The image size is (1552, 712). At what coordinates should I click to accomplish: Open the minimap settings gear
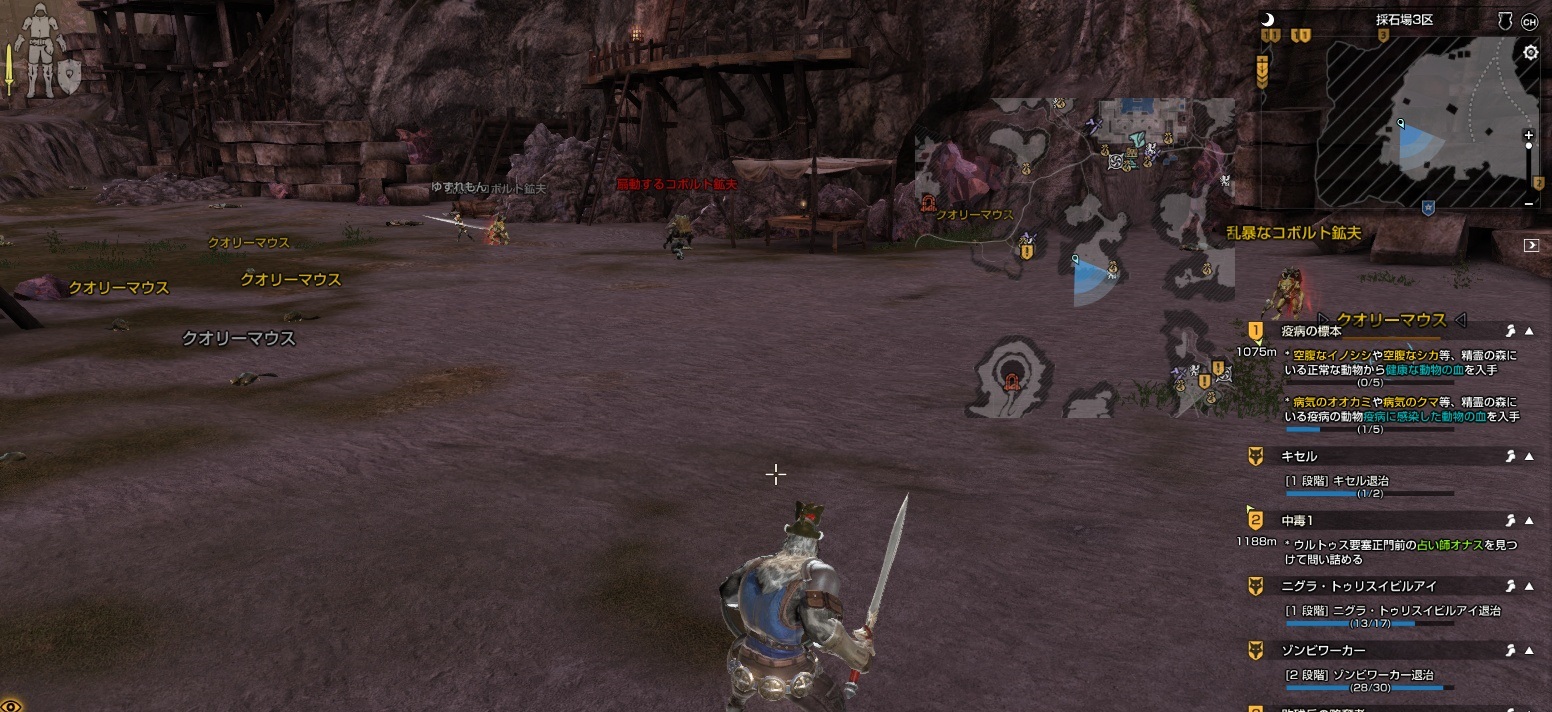tap(1530, 53)
